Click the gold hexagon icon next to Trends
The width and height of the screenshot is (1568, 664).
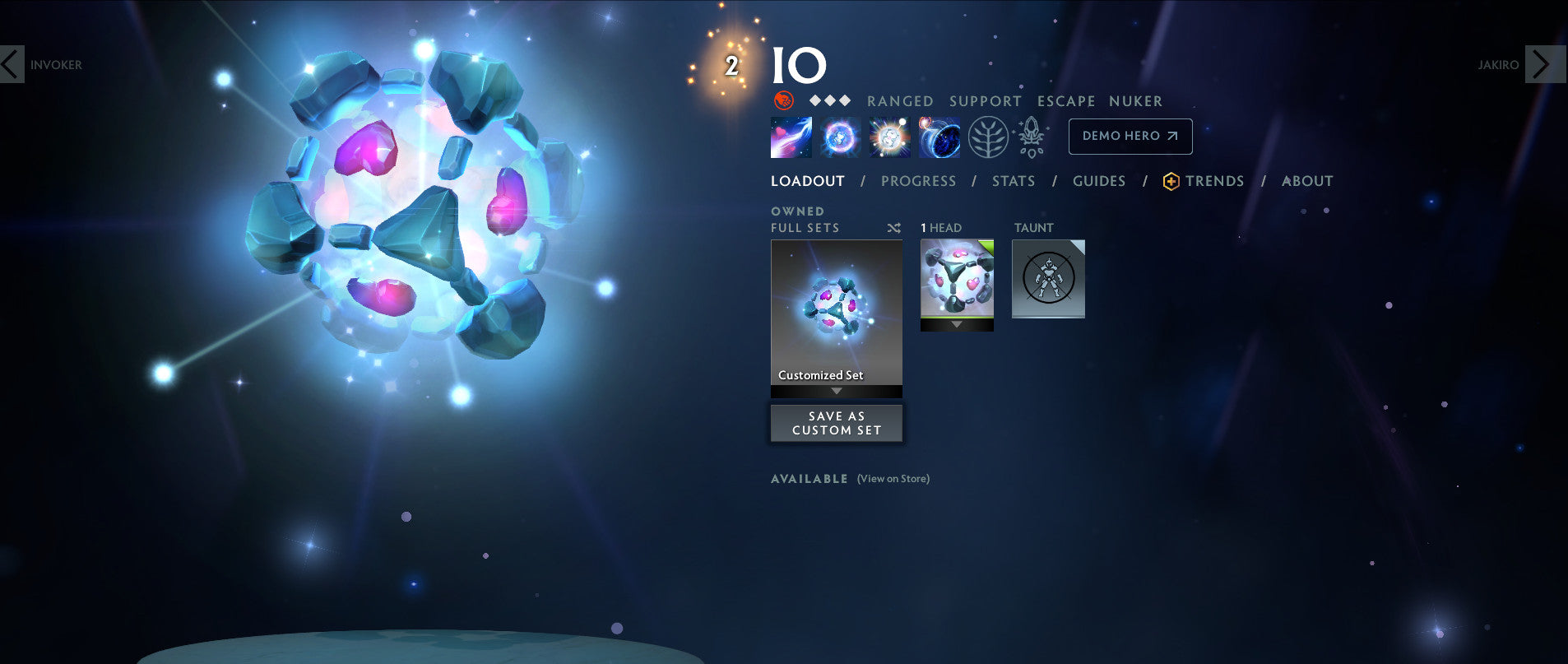(x=1171, y=180)
